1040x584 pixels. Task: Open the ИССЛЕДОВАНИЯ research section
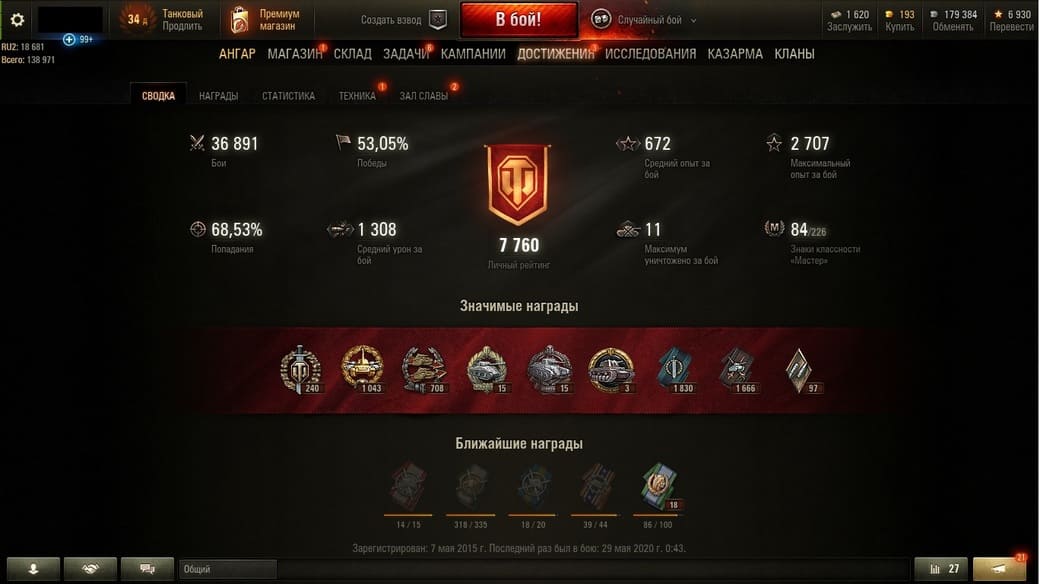click(650, 54)
